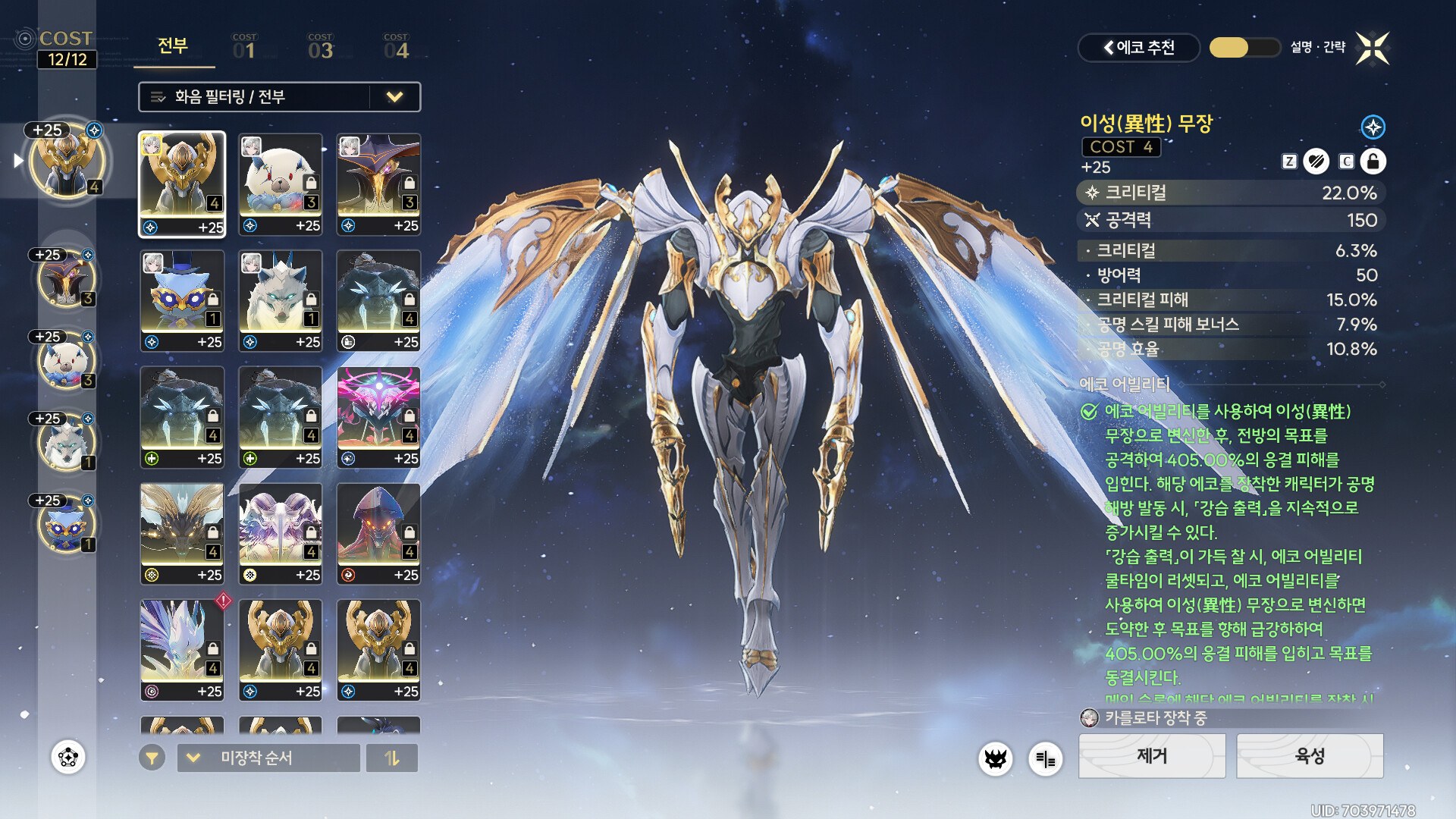This screenshot has width=1456, height=819.
Task: Open the list compare icon button
Action: click(x=1045, y=758)
